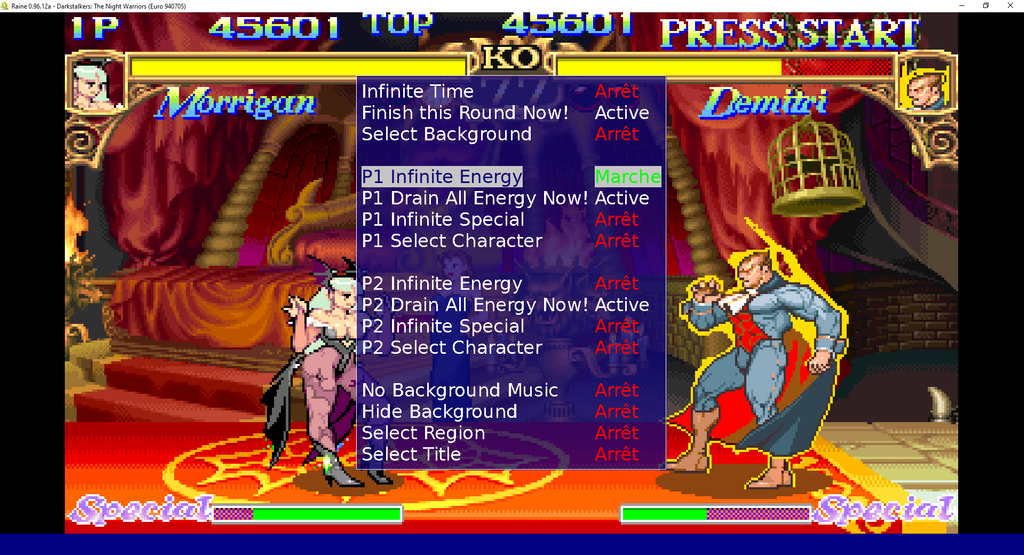This screenshot has height=555, width=1024.
Task: Toggle P1 Infinite Energy cheat
Action: tap(442, 177)
